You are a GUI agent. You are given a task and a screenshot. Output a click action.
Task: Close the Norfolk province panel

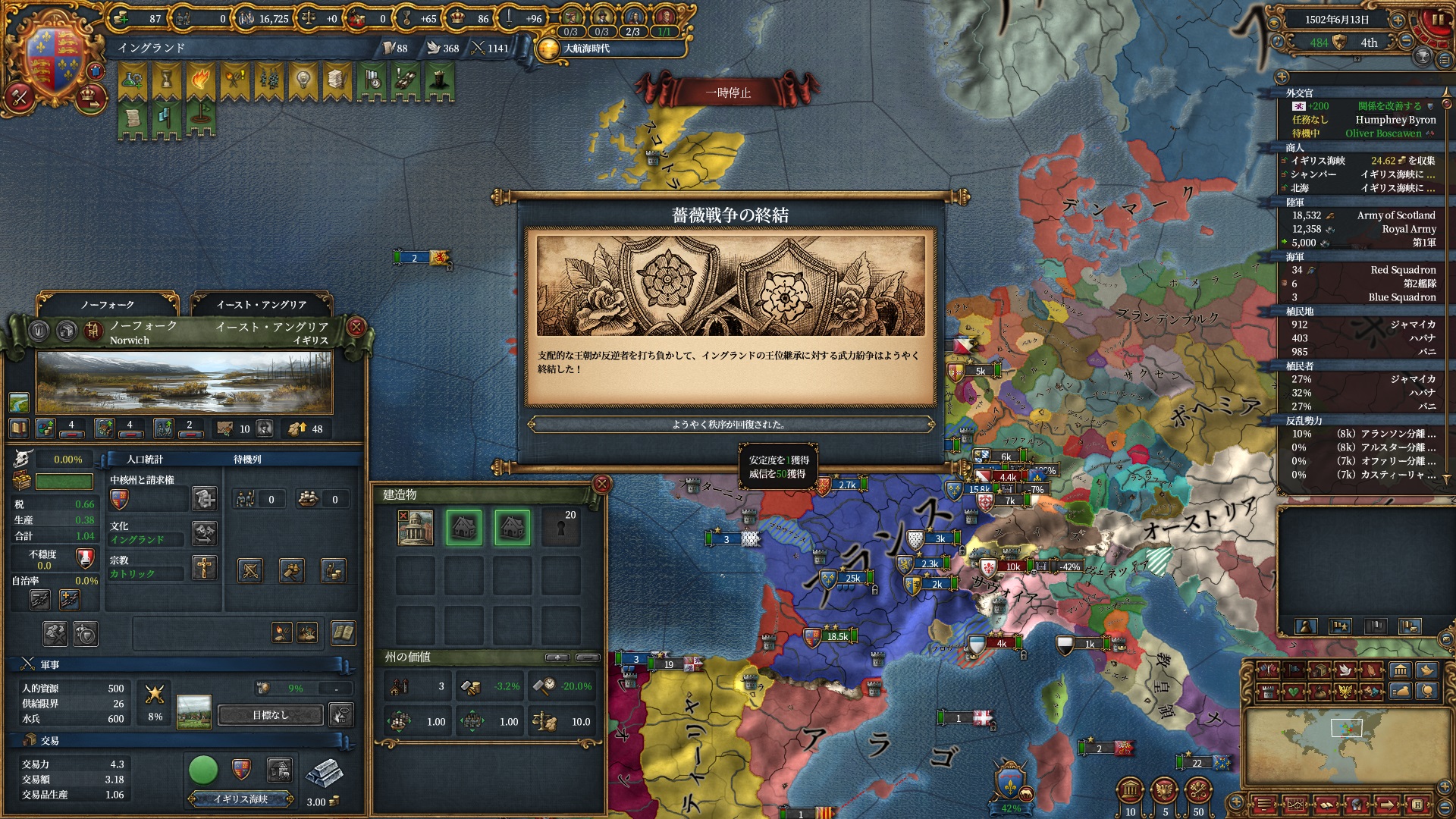[356, 327]
